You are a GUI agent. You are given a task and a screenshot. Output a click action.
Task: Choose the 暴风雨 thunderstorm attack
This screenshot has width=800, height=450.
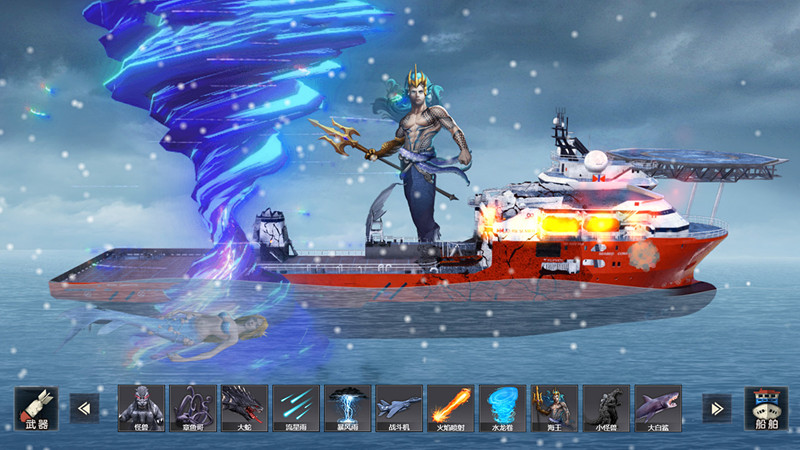pos(348,408)
